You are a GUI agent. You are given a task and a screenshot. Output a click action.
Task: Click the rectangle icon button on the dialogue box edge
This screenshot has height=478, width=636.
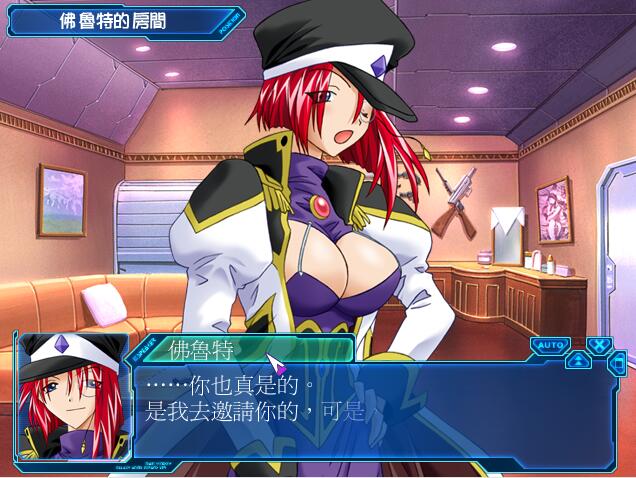pyautogui.click(x=617, y=362)
